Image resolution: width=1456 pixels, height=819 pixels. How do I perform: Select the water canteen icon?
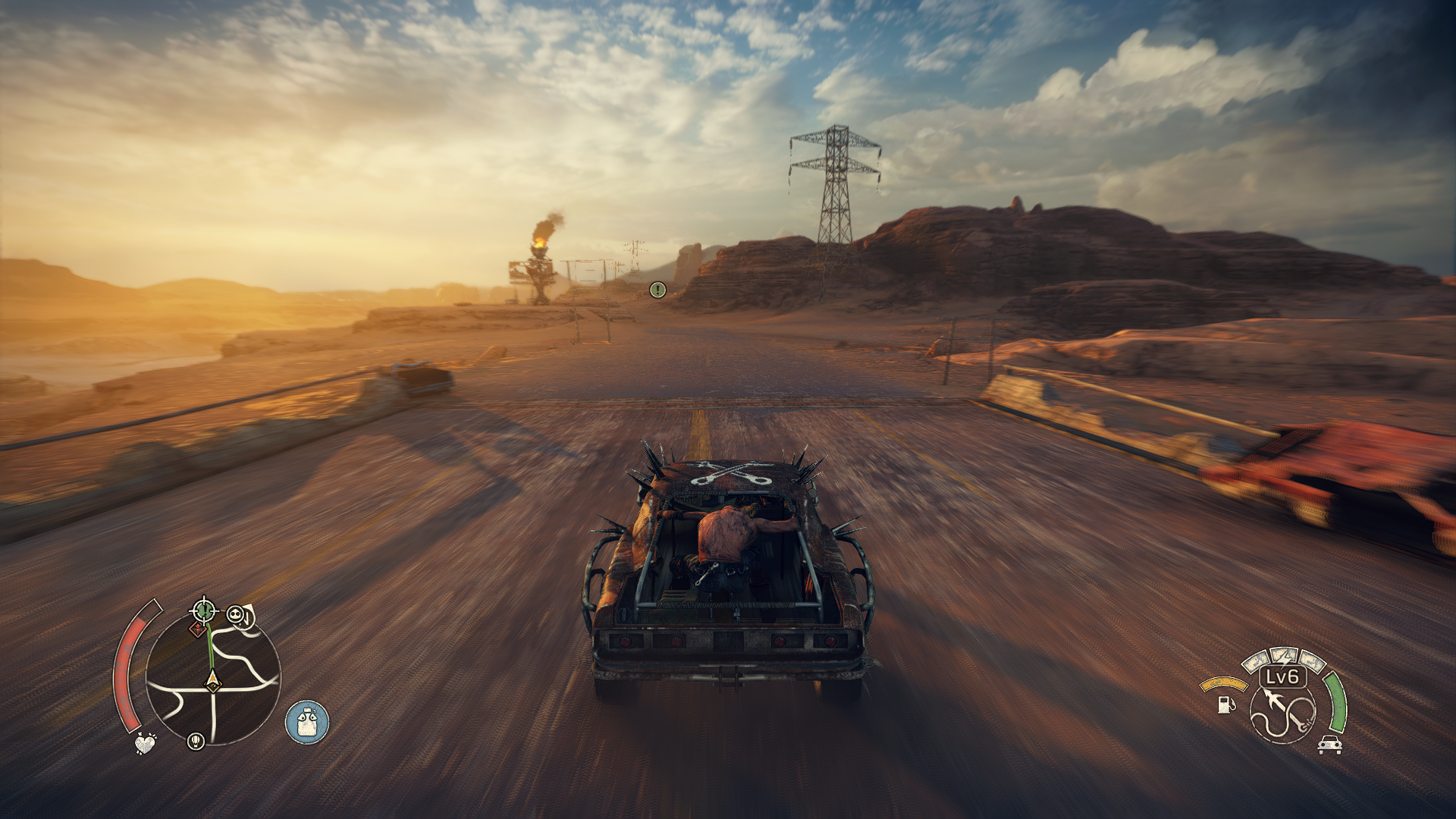click(x=307, y=722)
